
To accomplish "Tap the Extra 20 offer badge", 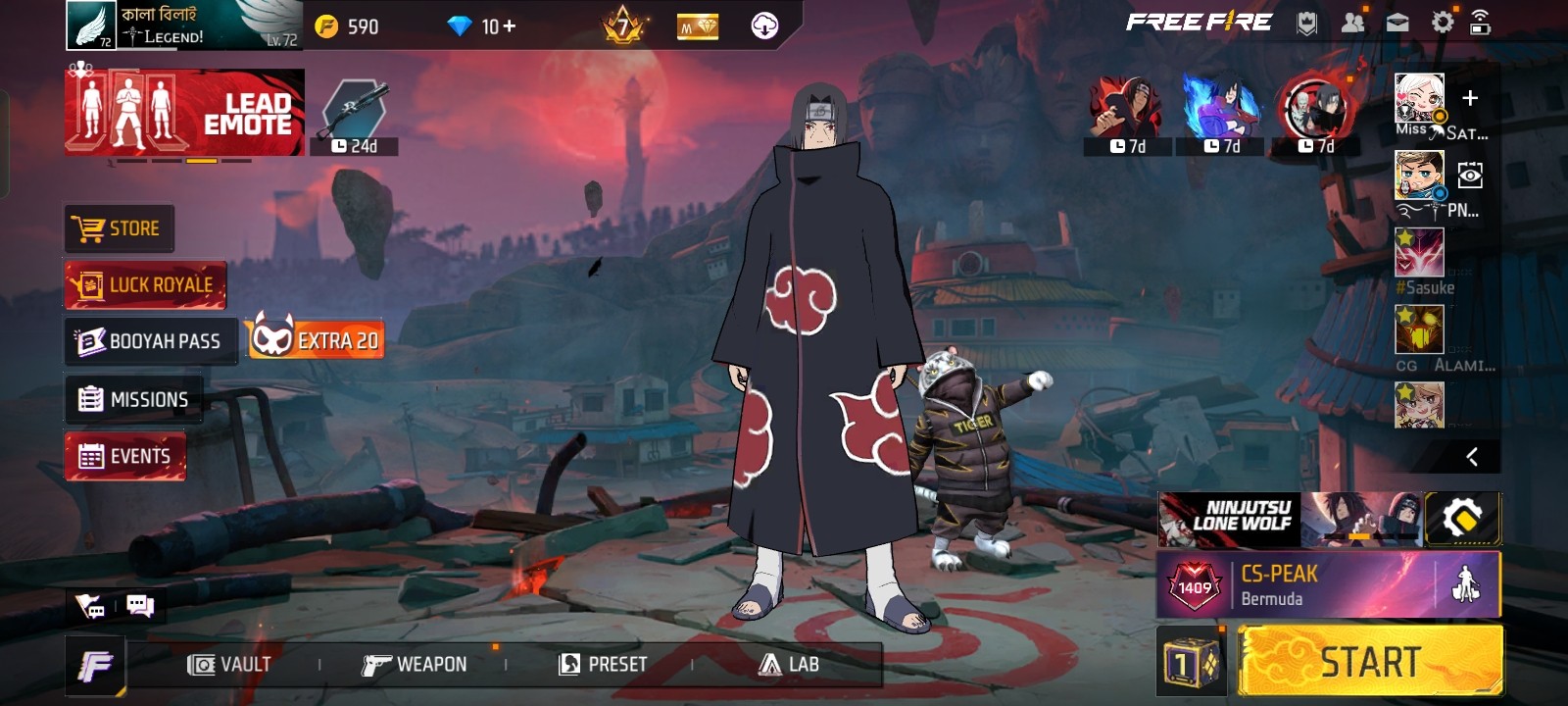I will 316,339.
